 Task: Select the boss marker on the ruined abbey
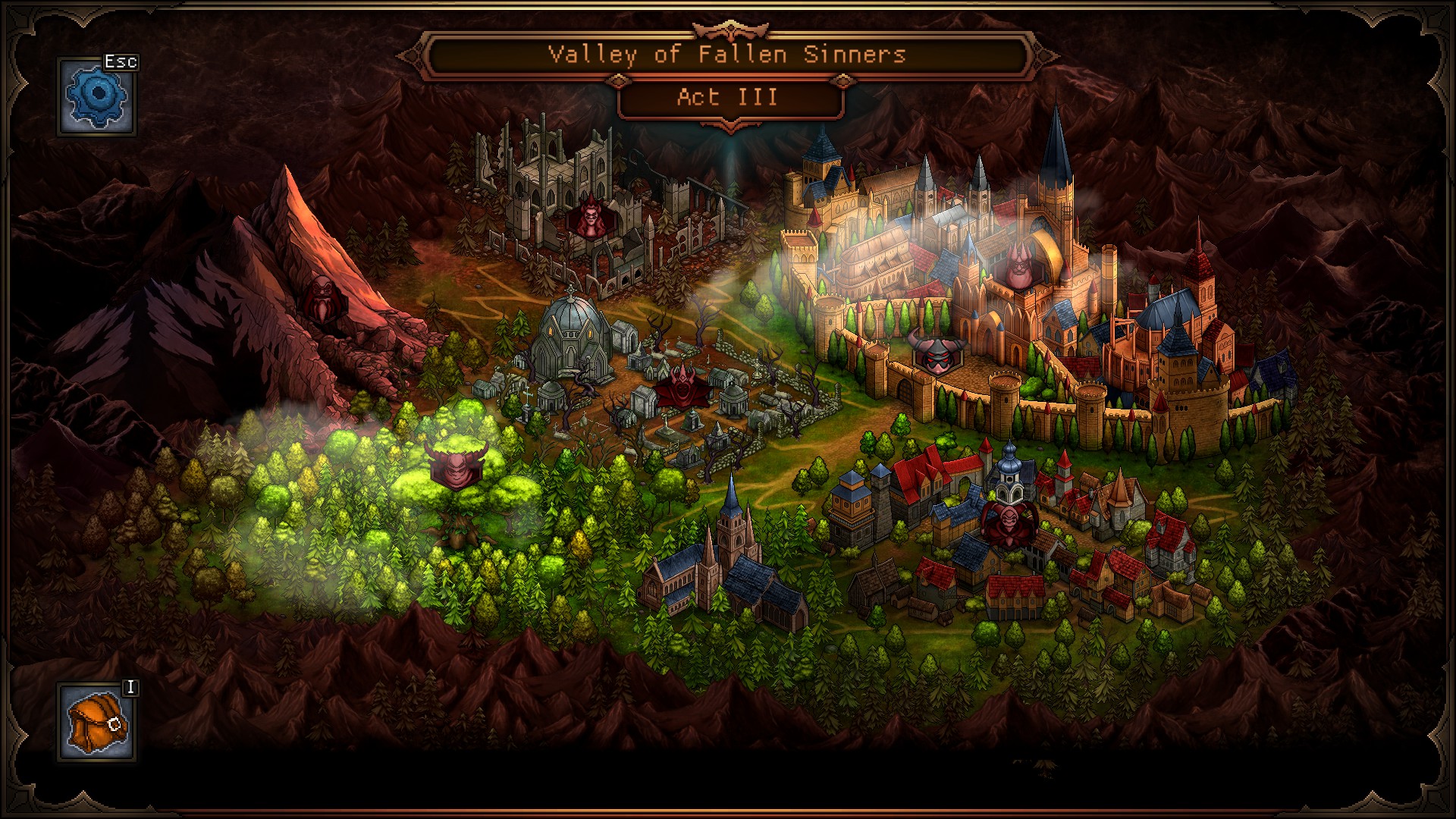[x=589, y=218]
